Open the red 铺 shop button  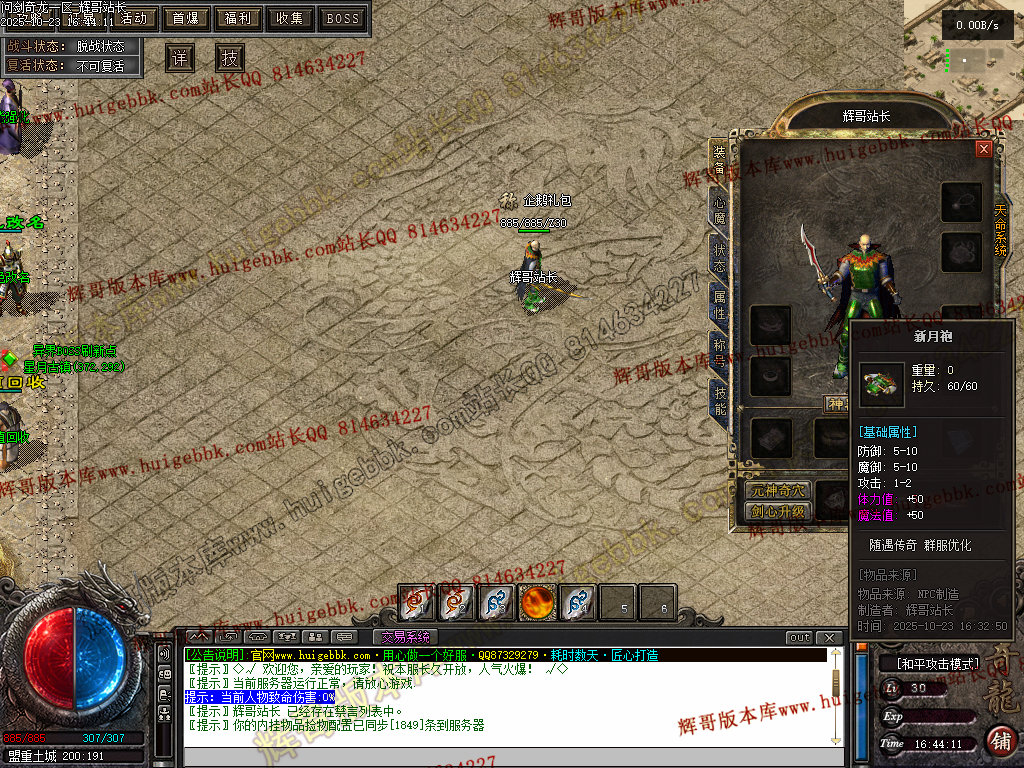pos(1000,740)
